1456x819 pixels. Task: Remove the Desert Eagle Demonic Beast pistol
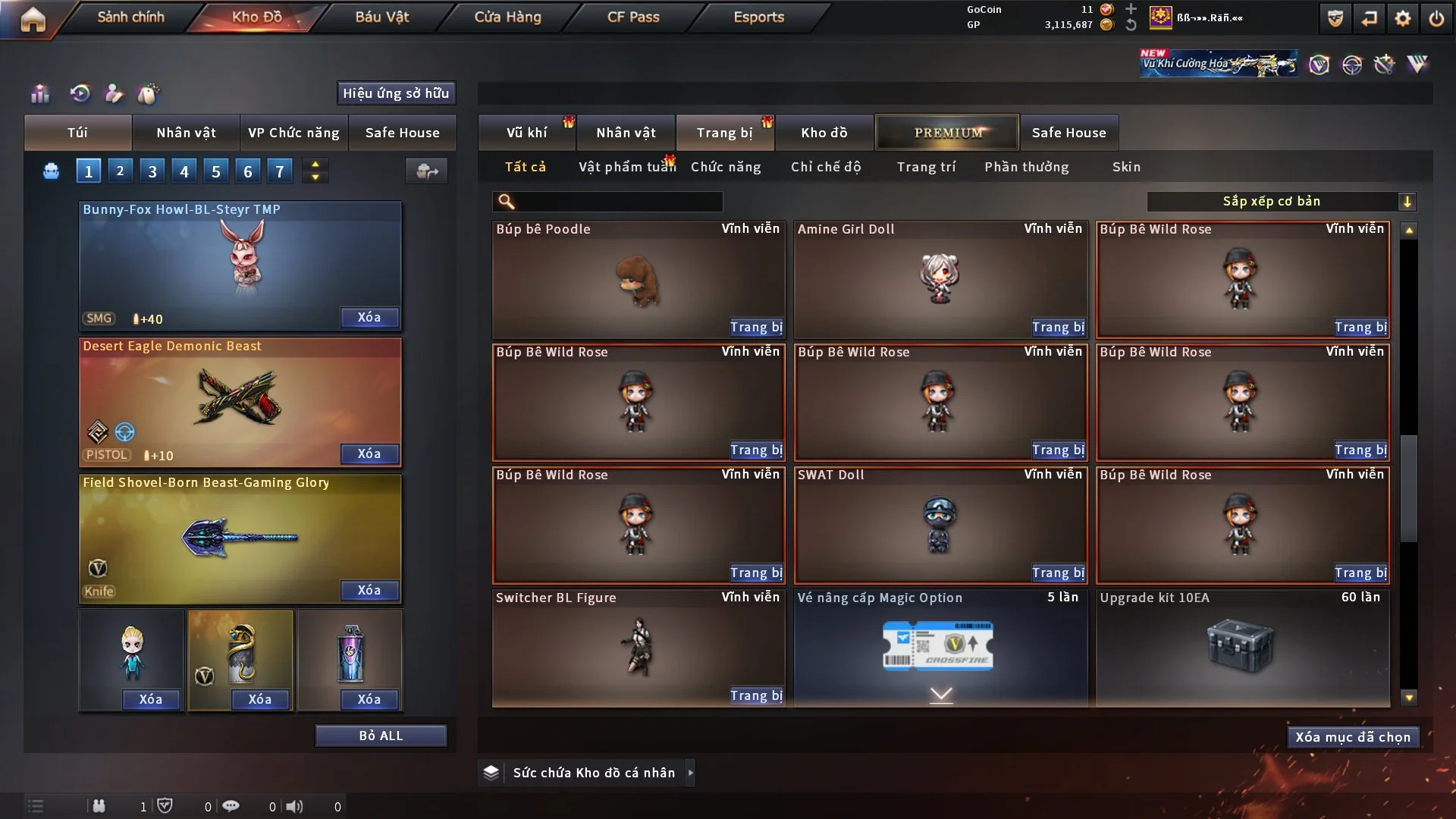point(369,453)
